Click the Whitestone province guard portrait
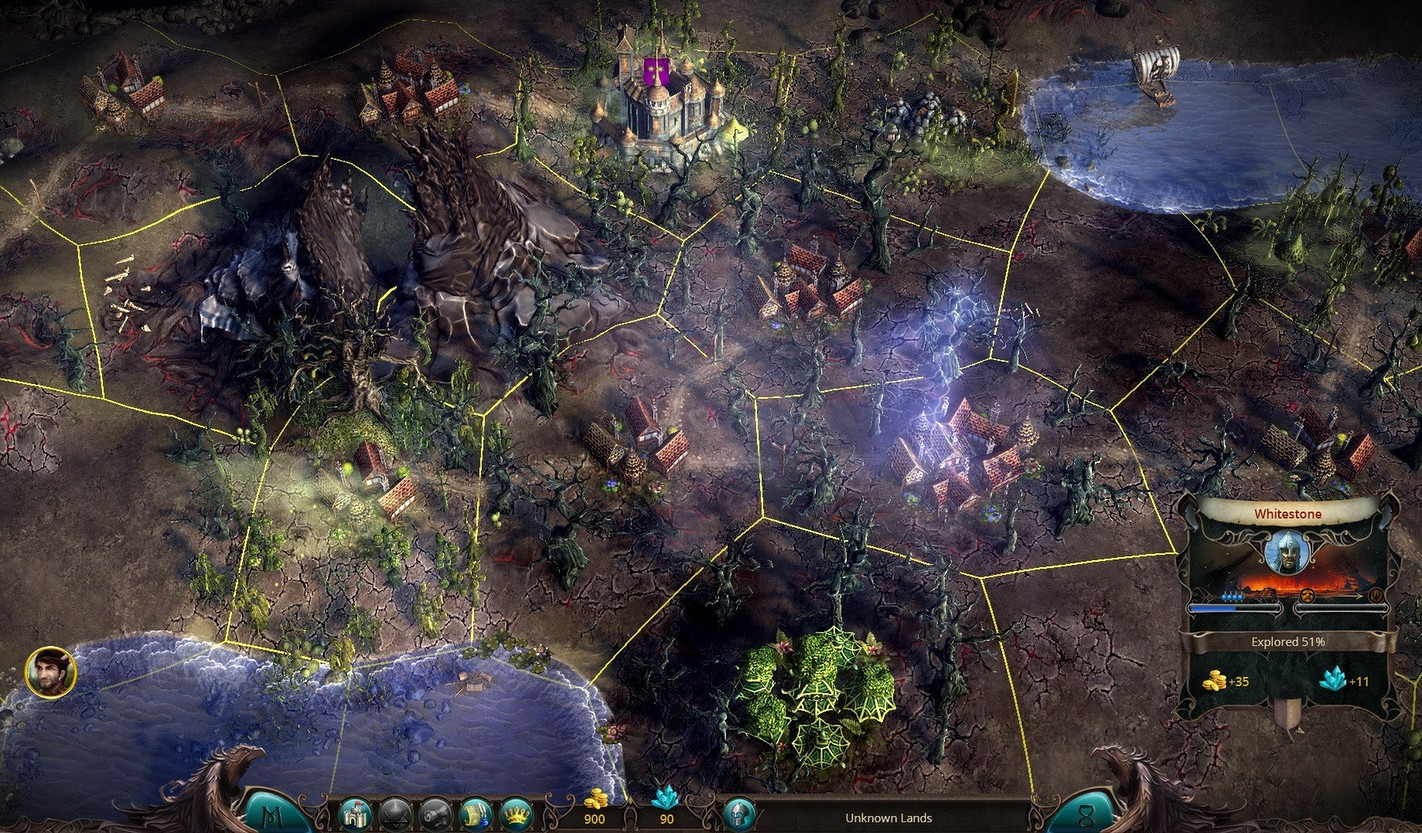 pos(1287,553)
